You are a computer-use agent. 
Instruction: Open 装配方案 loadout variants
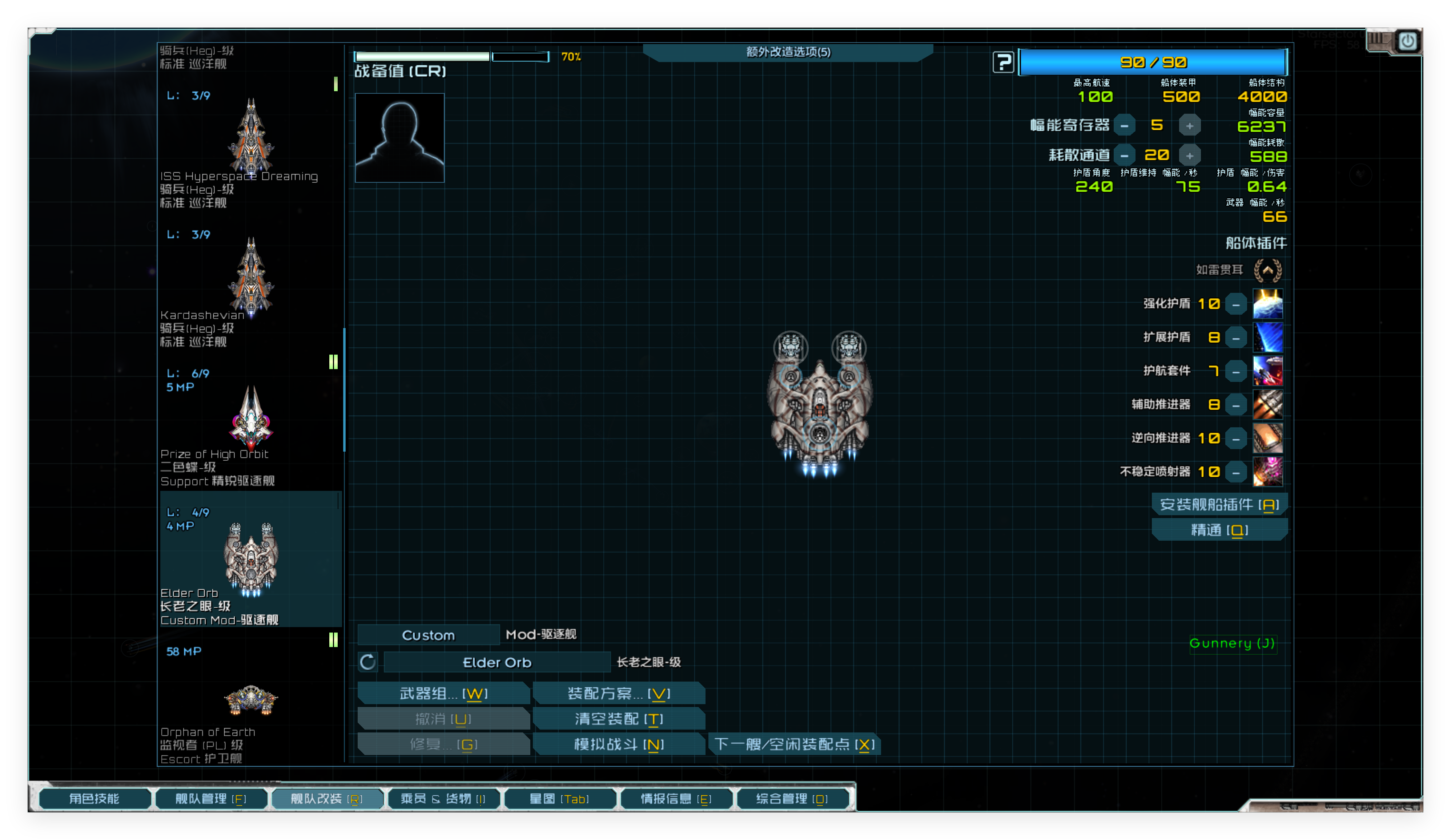618,693
